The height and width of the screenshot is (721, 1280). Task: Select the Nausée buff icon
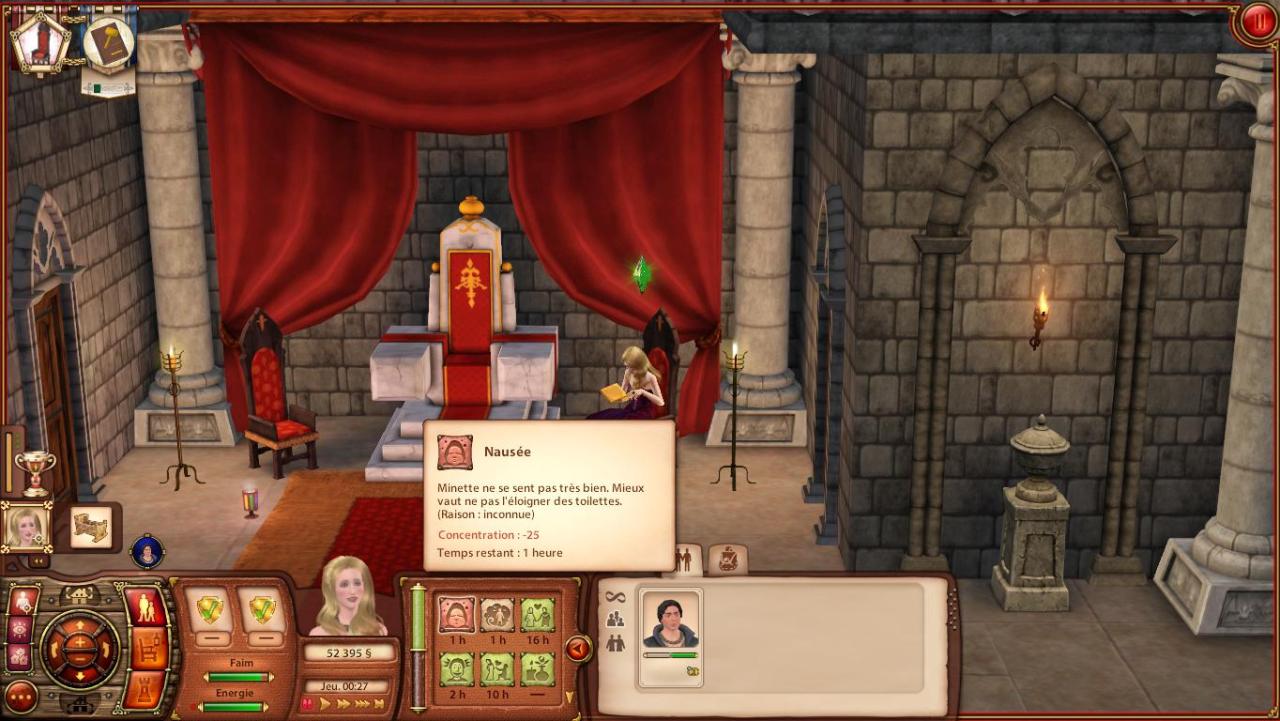pos(457,614)
